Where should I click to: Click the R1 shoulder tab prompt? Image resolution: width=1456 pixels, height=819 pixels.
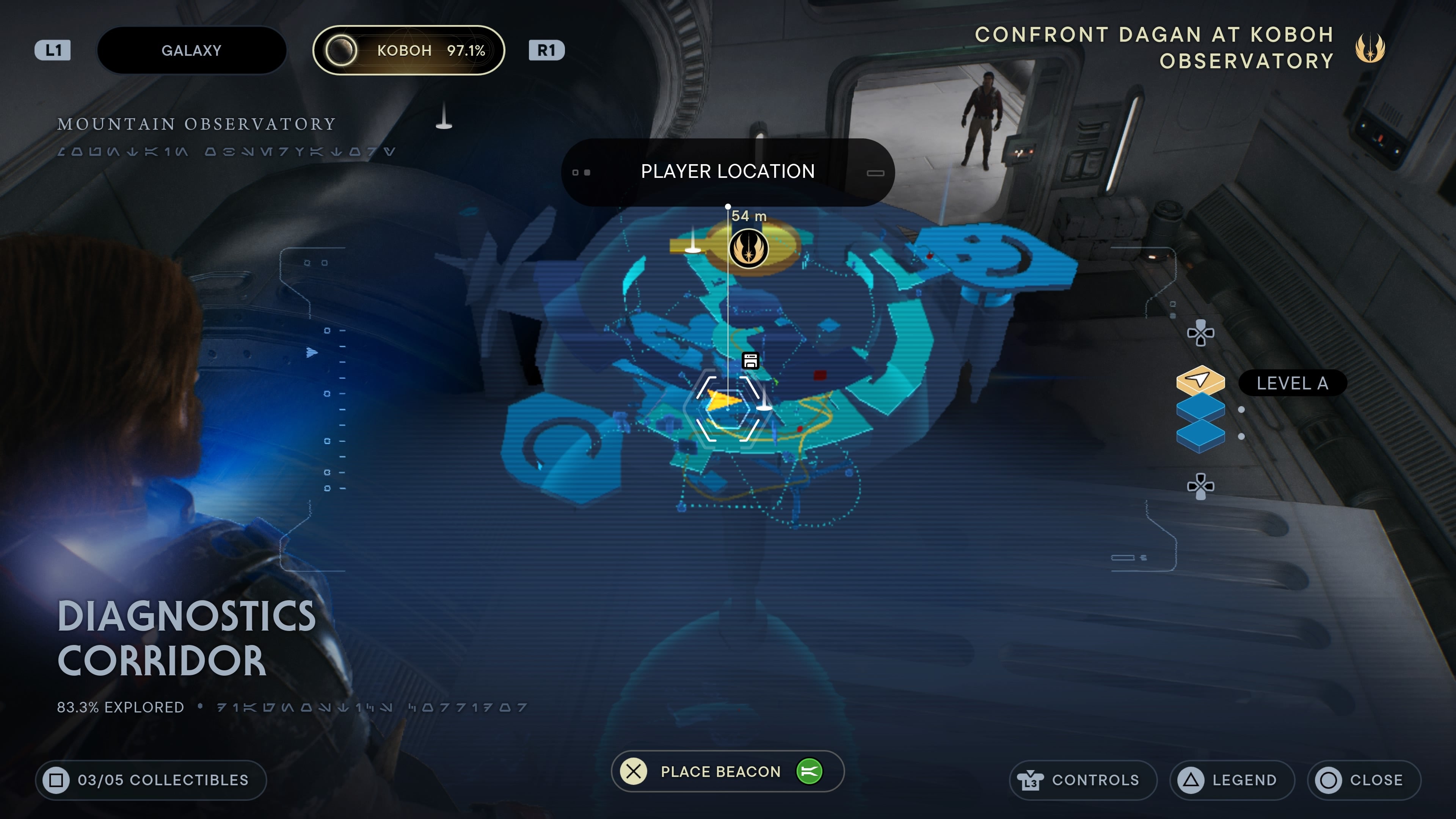(546, 50)
